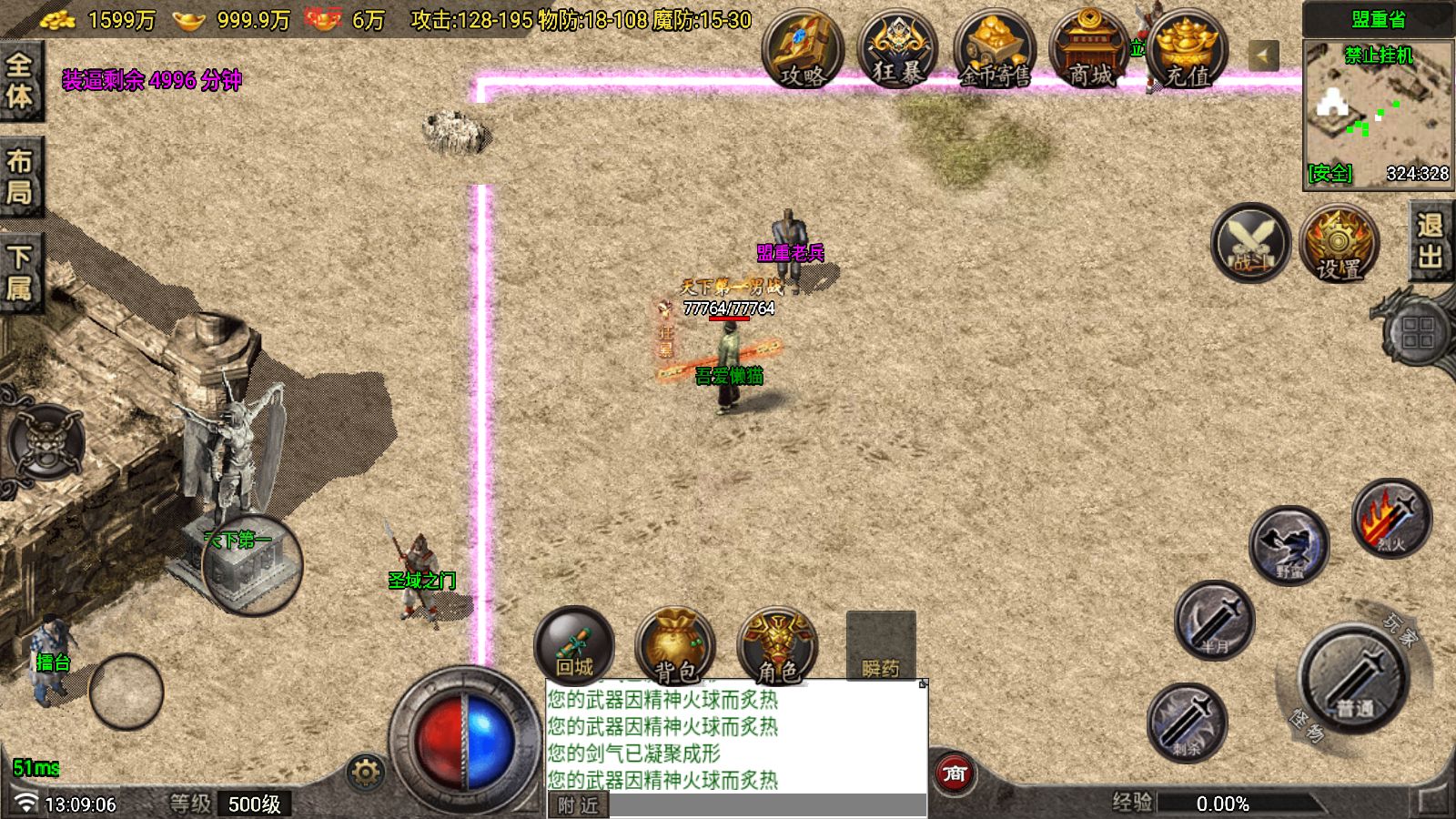Open the 充值 recharge menu
The height and width of the screenshot is (819, 1456).
pyautogui.click(x=1187, y=51)
